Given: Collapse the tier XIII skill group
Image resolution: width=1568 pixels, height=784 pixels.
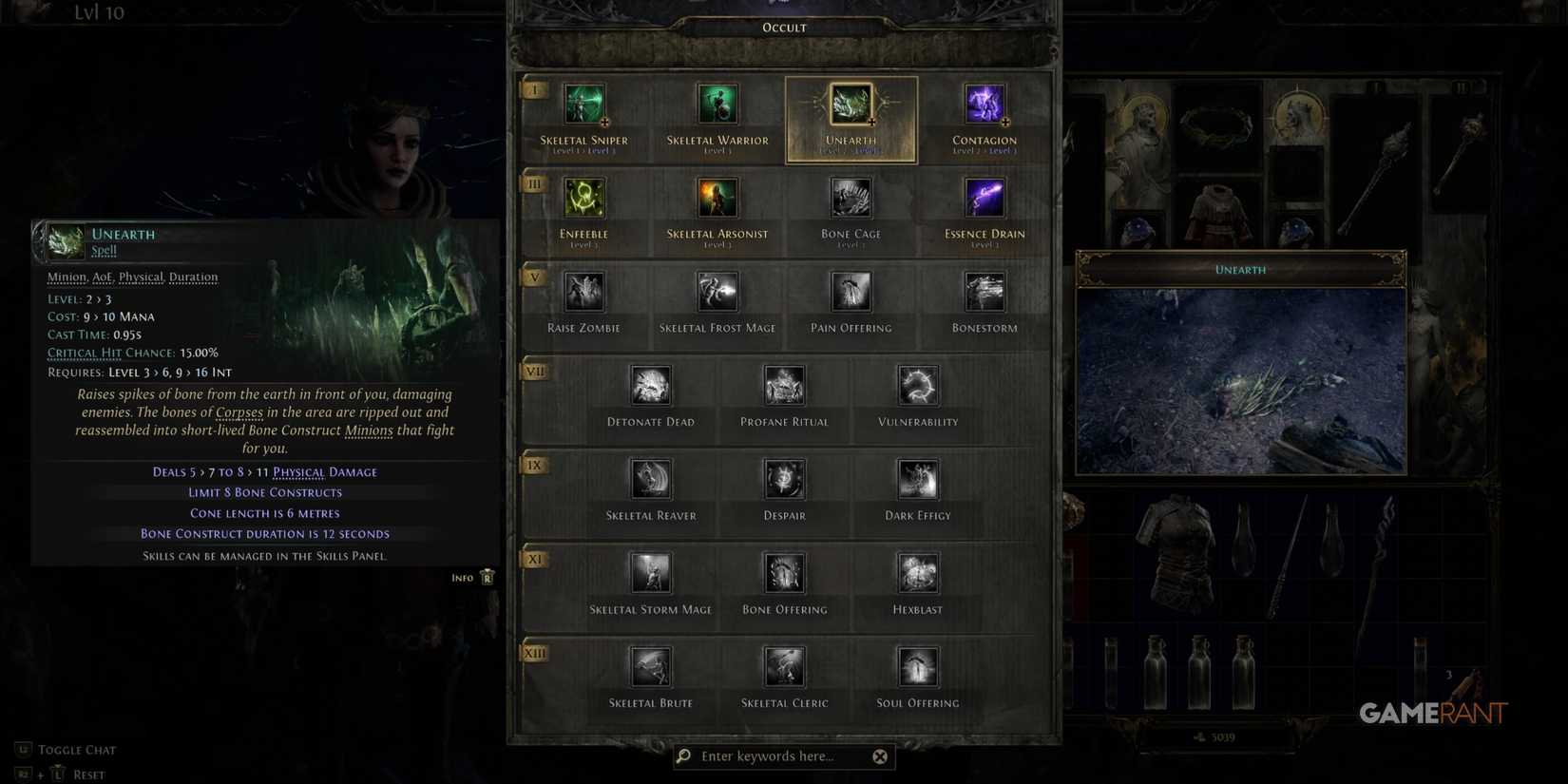Looking at the screenshot, I should click(x=535, y=654).
